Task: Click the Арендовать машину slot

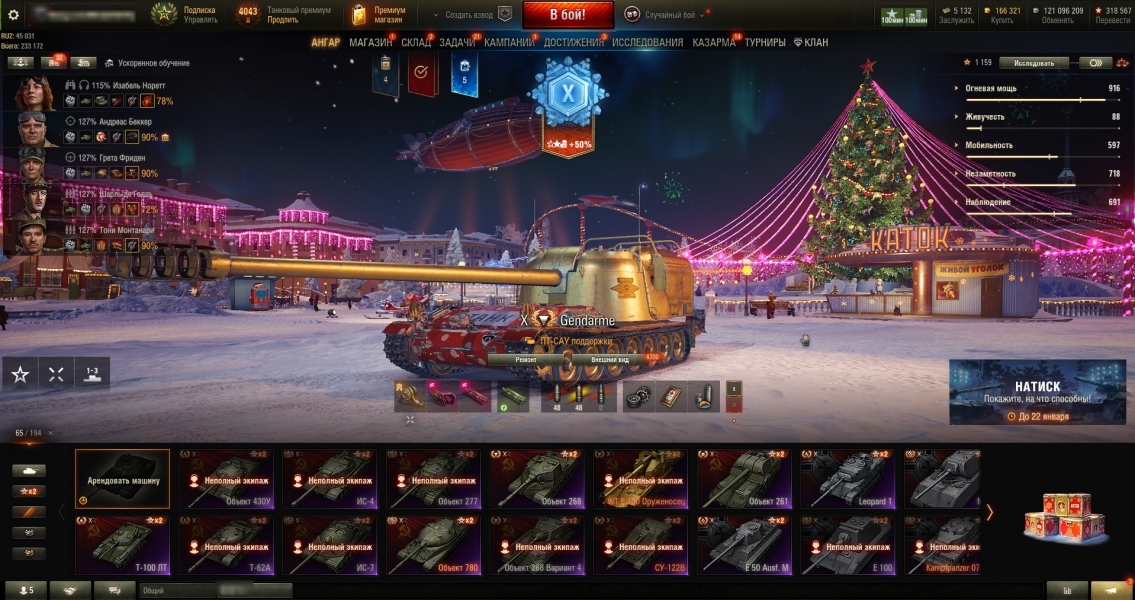Action: [122, 479]
